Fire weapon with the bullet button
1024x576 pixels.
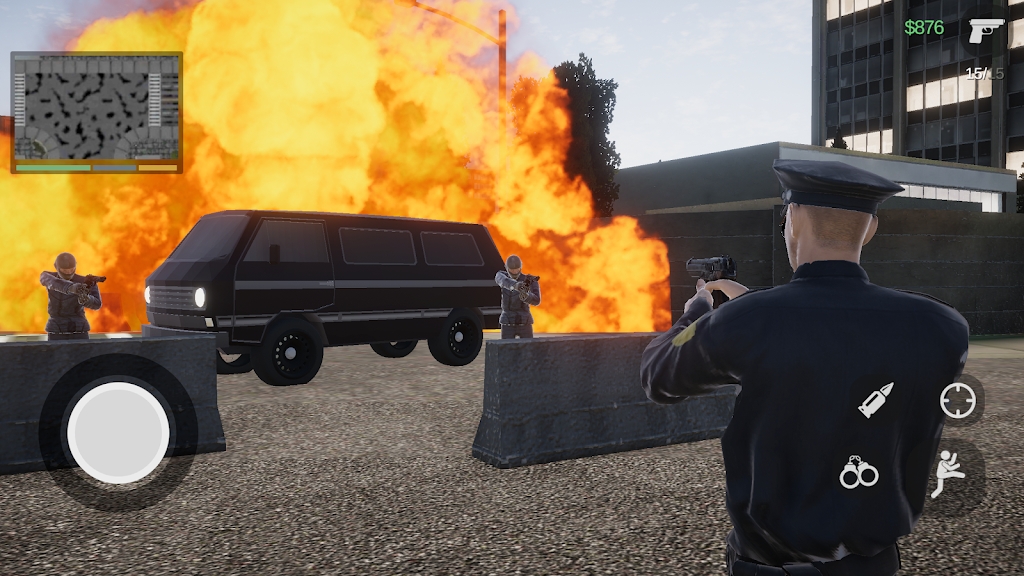pos(876,400)
